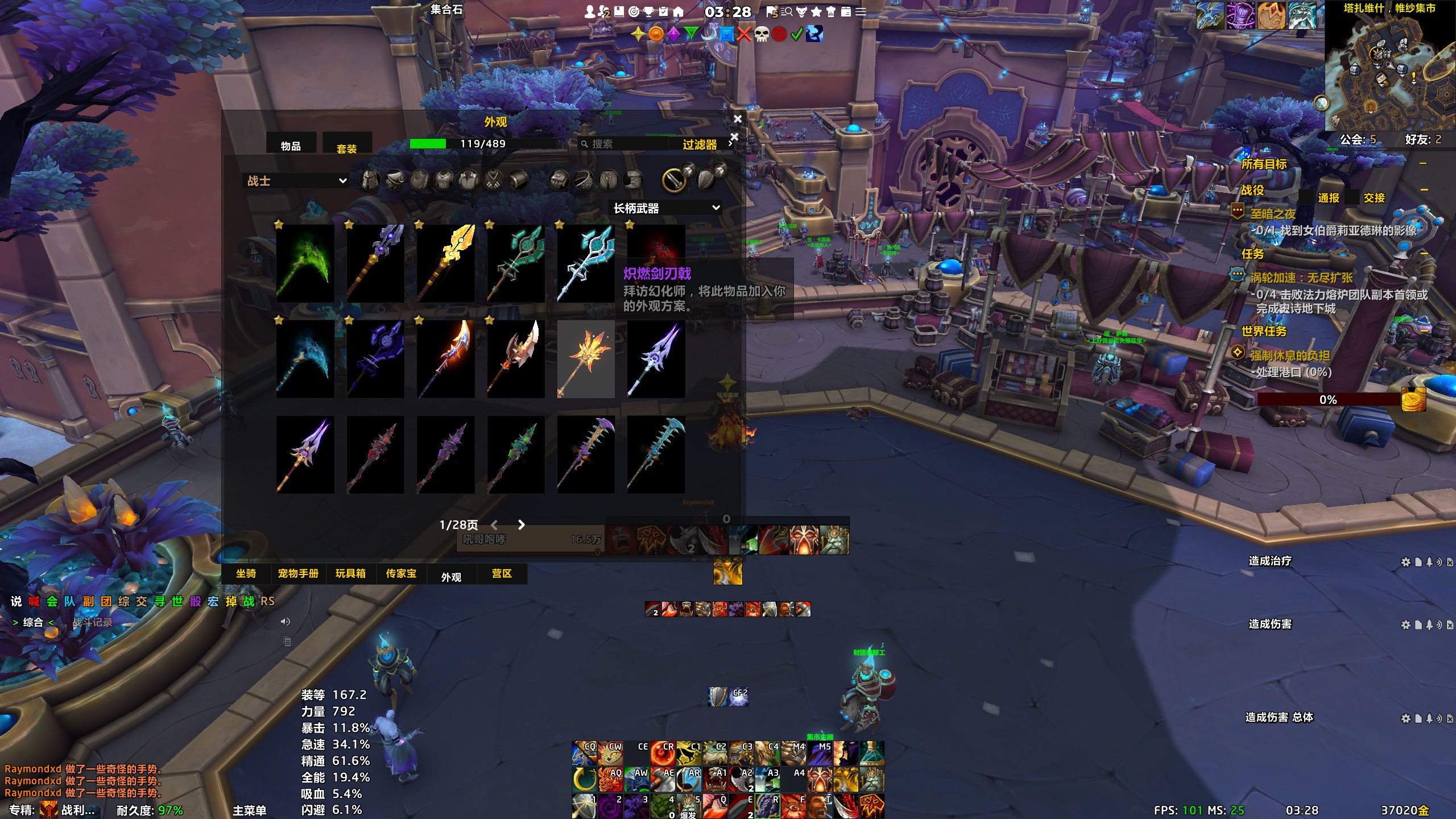Select the skull raid marker icon

click(762, 34)
